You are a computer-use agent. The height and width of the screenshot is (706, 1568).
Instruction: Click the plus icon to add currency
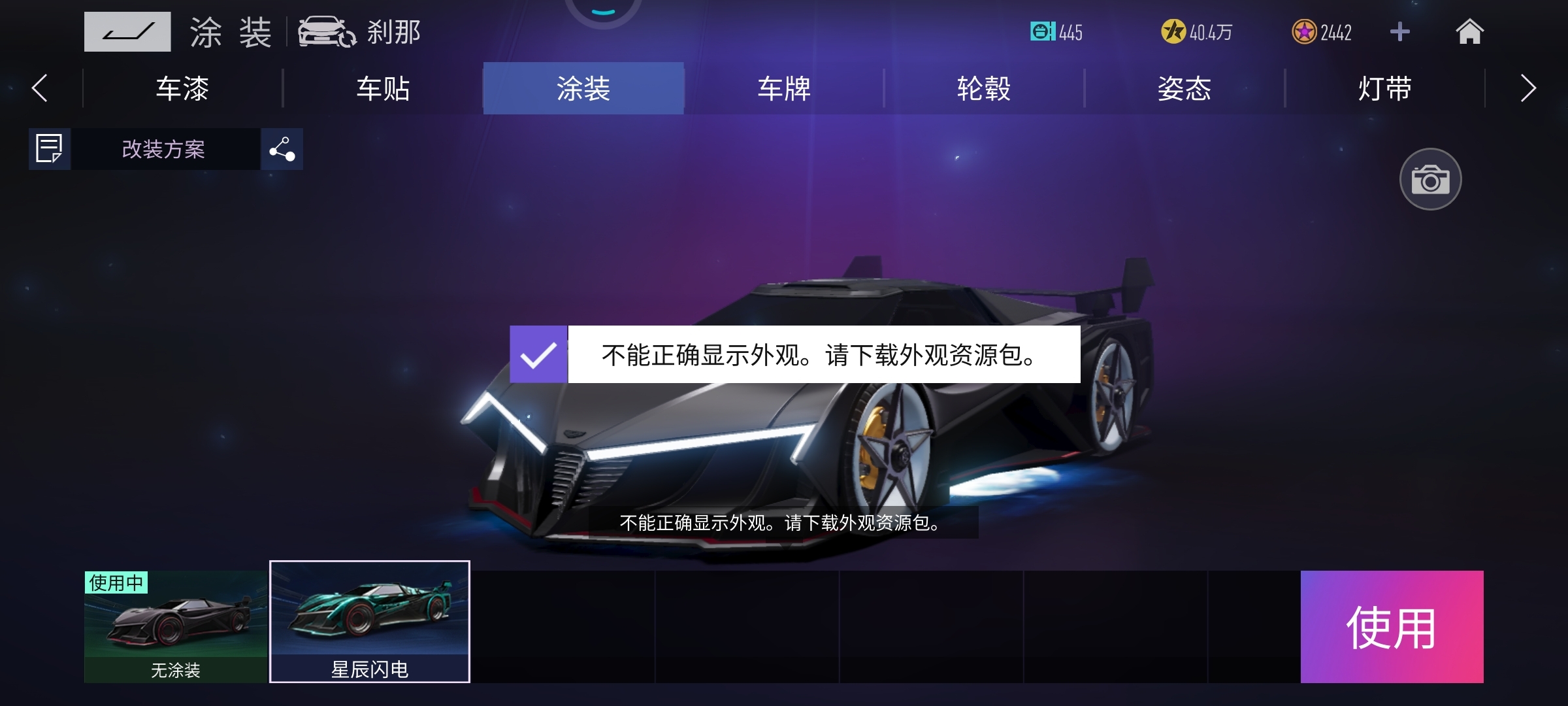[x=1399, y=31]
